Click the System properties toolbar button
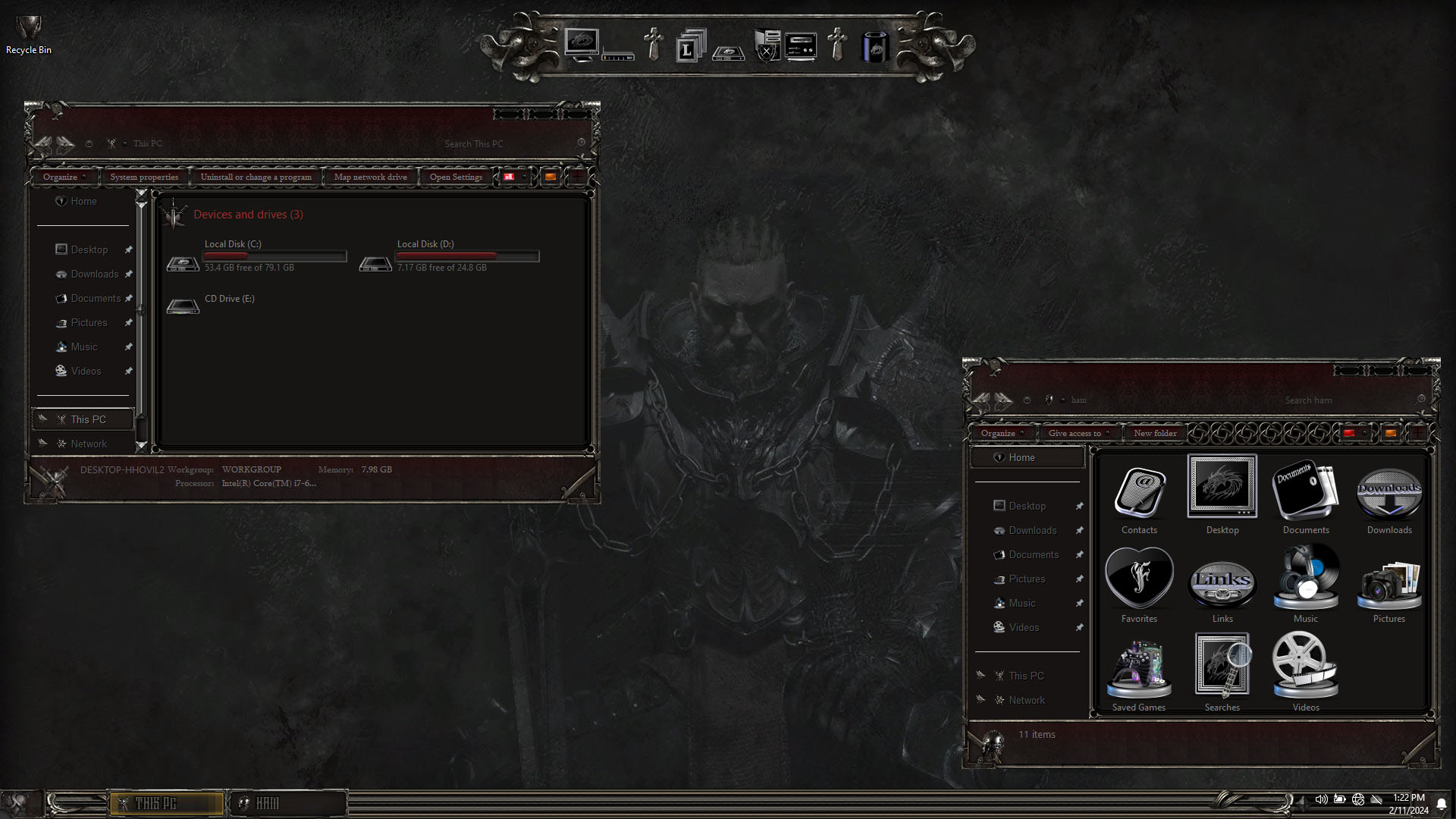This screenshot has height=819, width=1456. (x=144, y=177)
